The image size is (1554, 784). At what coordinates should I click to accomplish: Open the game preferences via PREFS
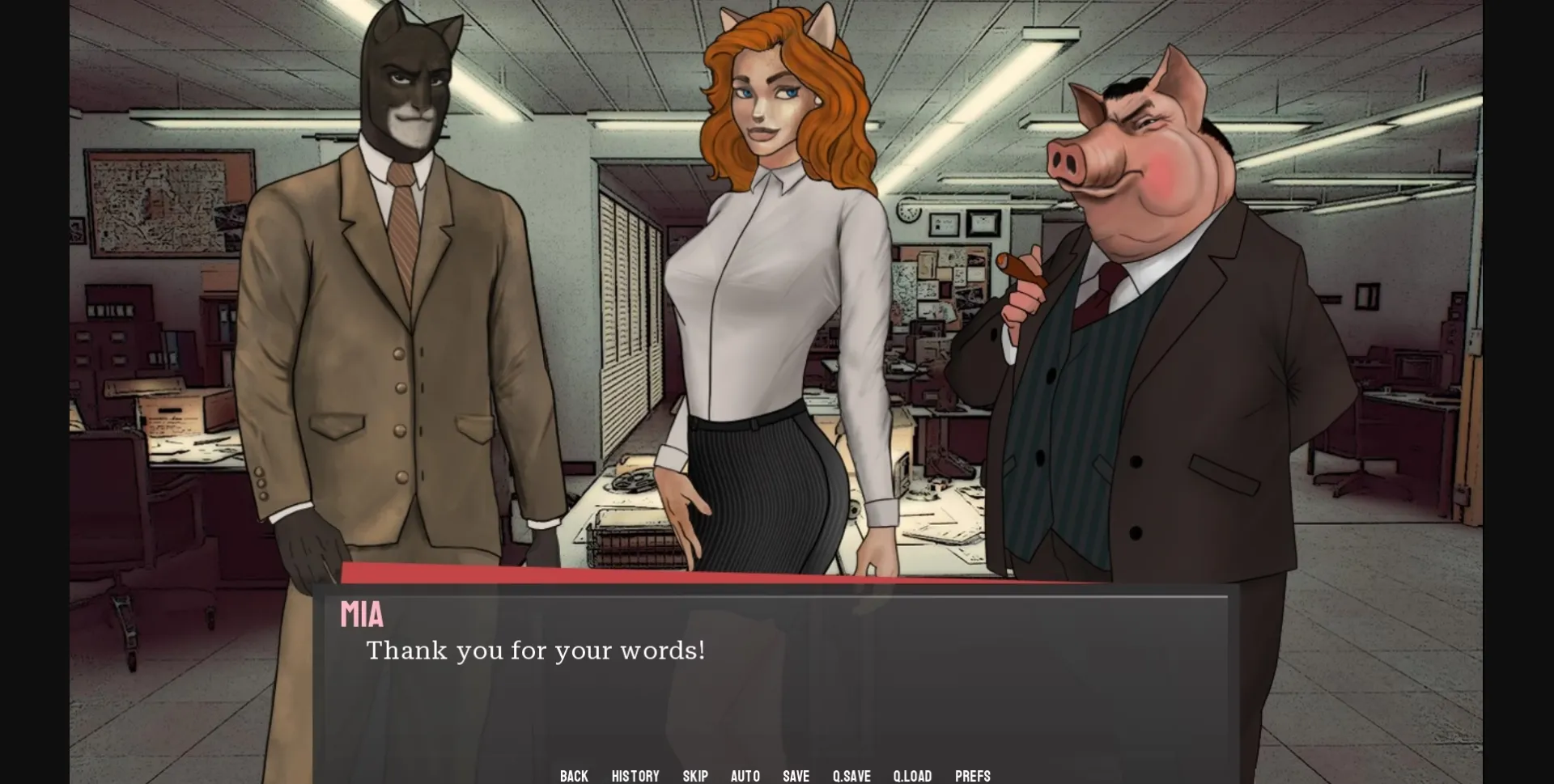pos(973,775)
